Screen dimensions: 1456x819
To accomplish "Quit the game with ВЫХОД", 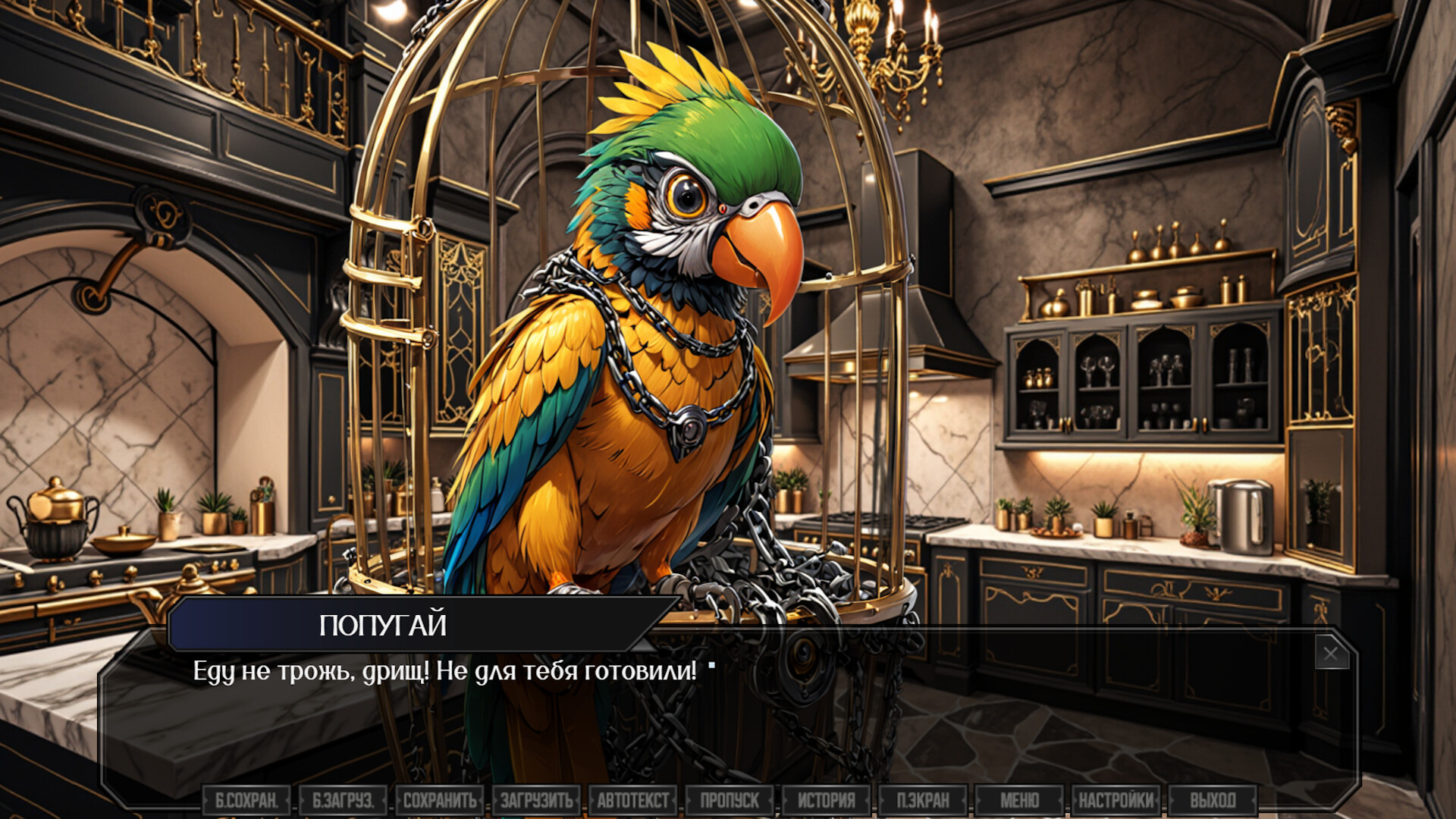I will point(1213,798).
